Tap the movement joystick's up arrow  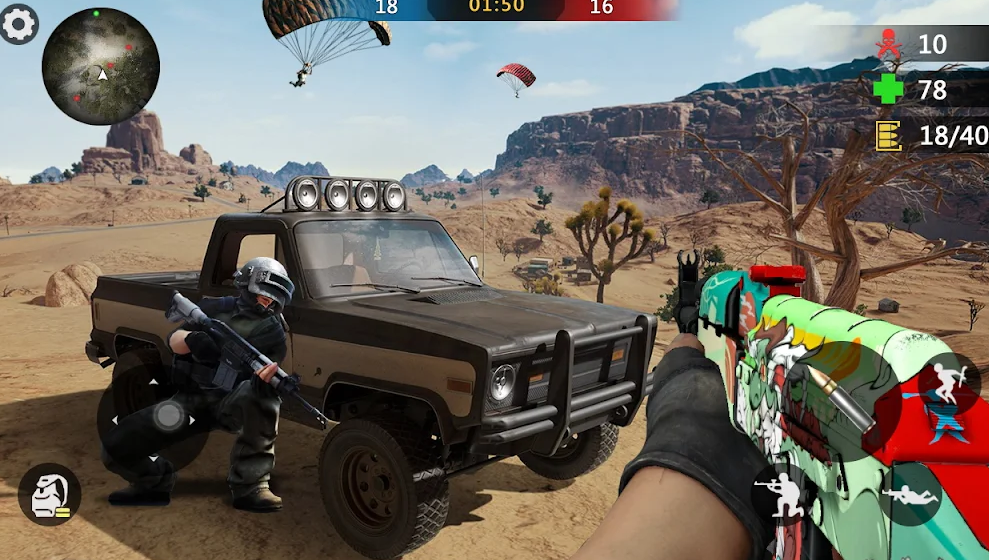(x=153, y=382)
